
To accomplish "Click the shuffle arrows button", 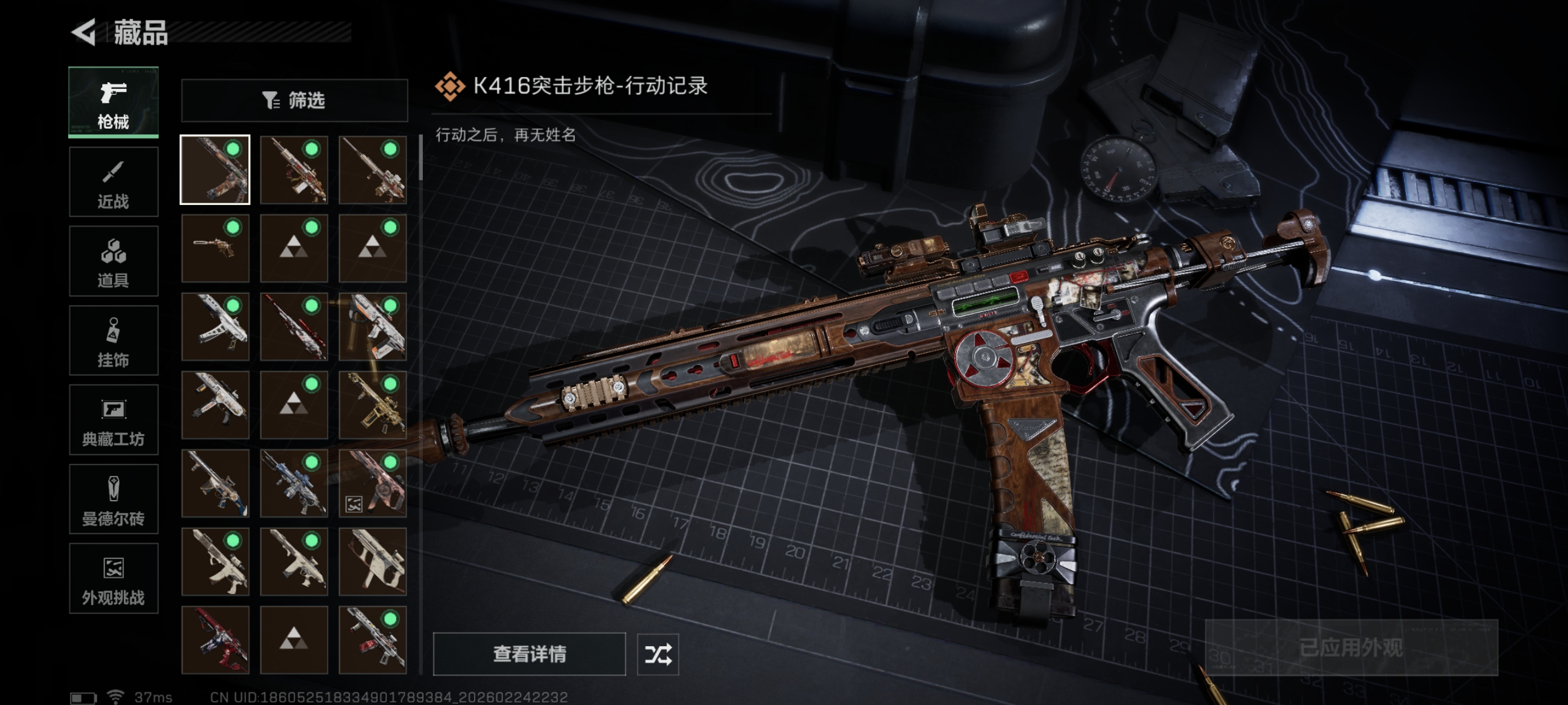I will click(x=657, y=654).
